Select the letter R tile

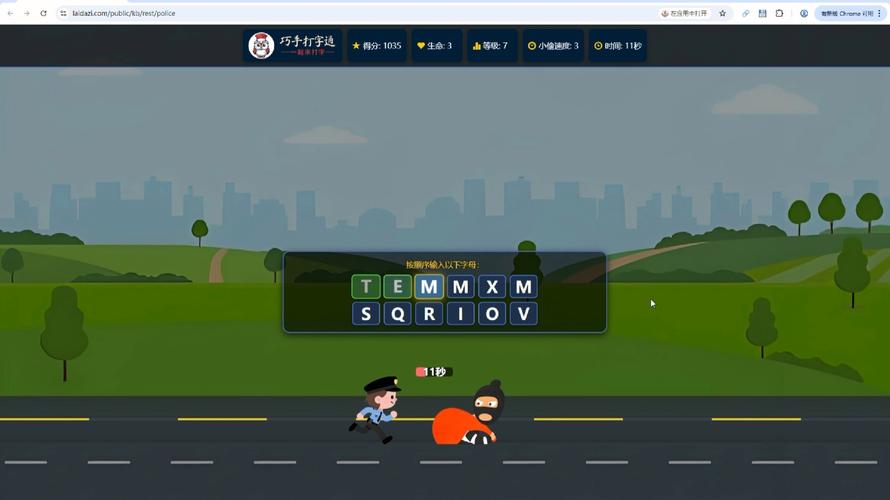(x=429, y=314)
